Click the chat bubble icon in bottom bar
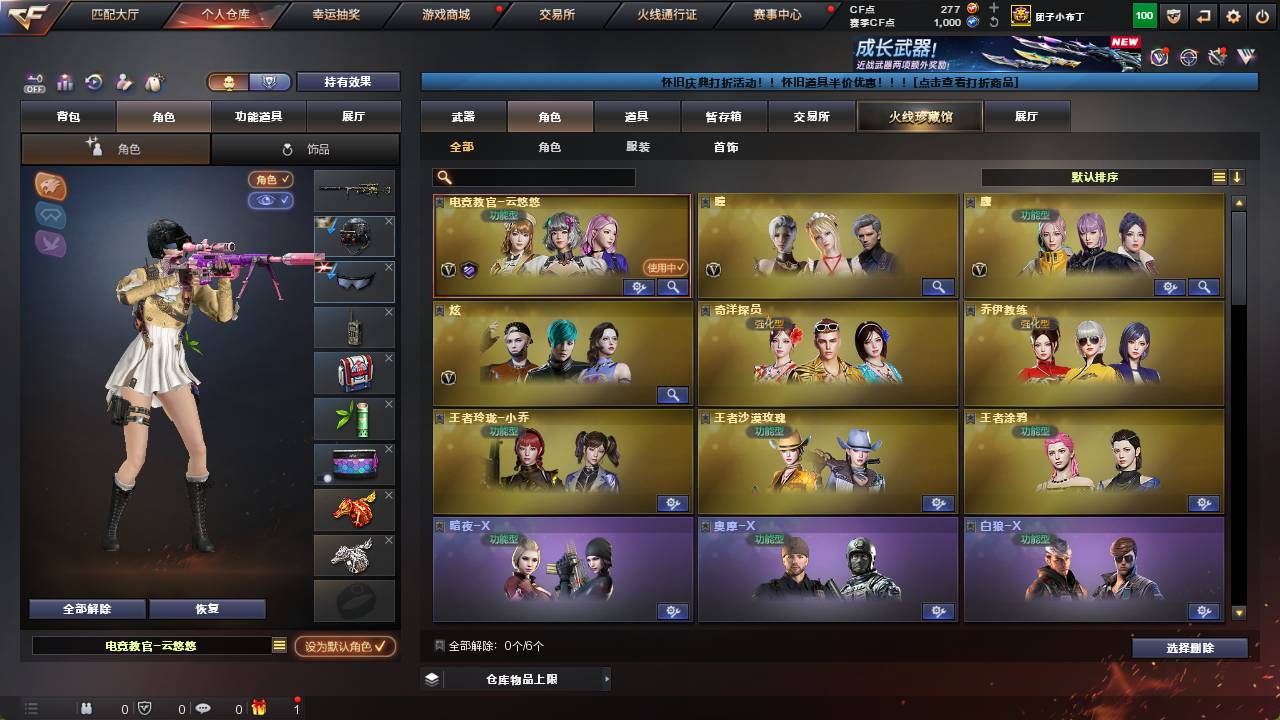 pos(203,708)
